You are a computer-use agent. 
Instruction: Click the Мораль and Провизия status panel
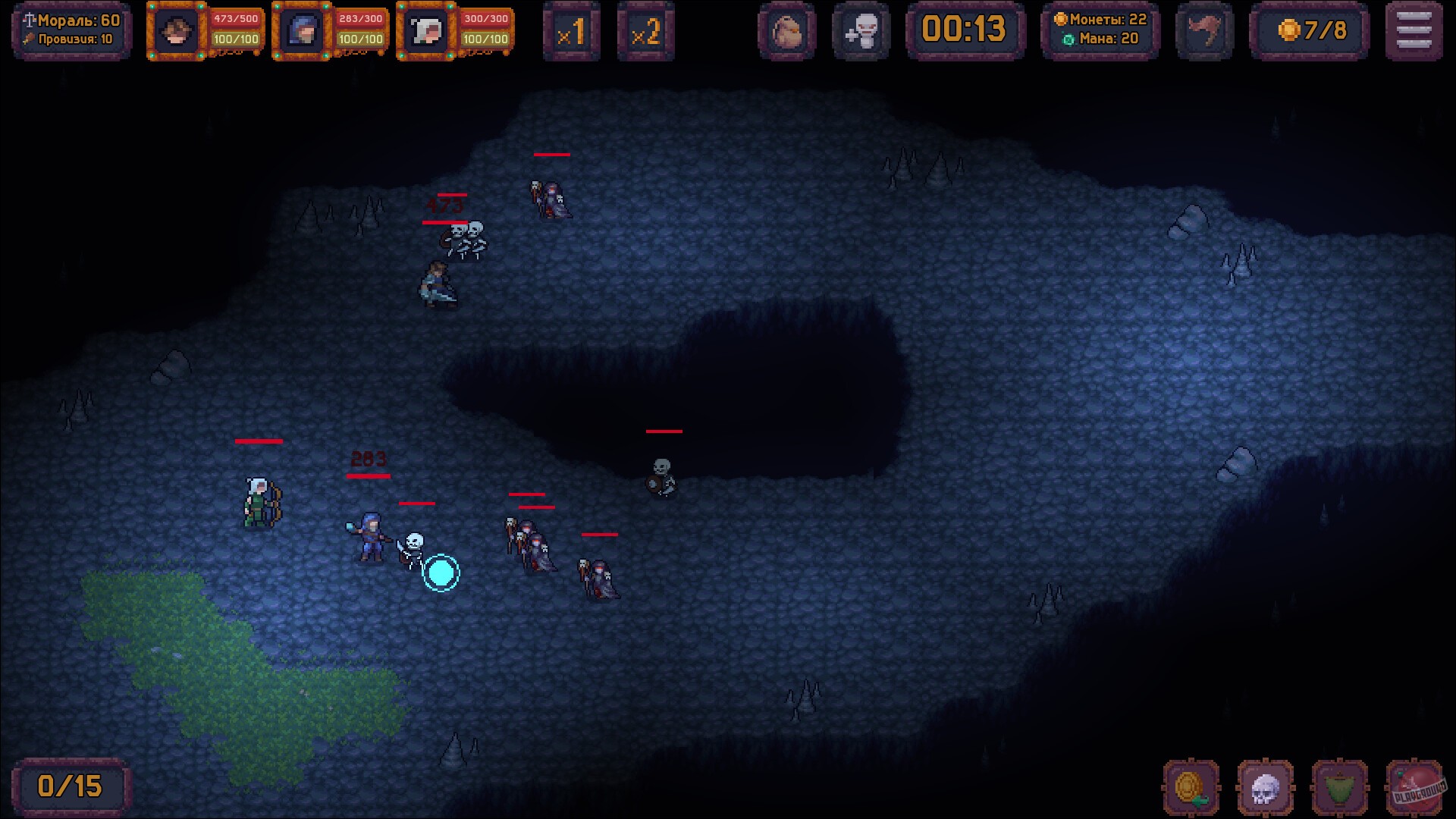click(71, 31)
